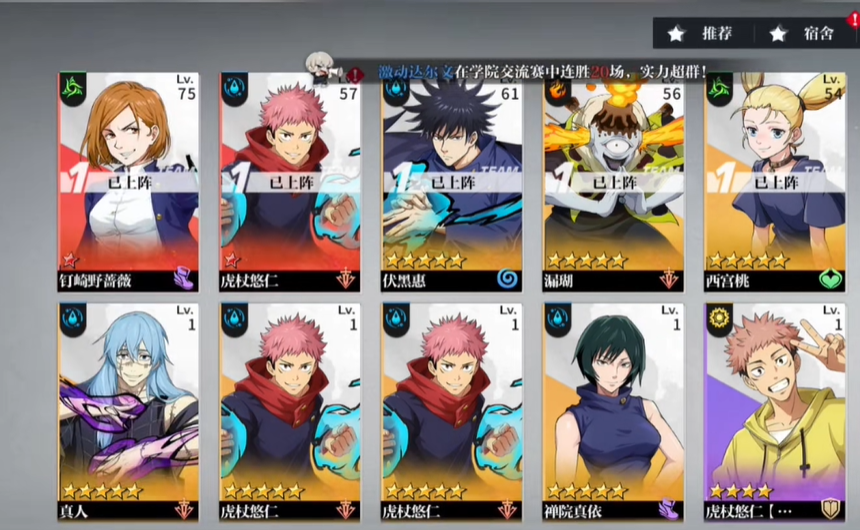Open the 漏瑚 character card
This screenshot has width=860, height=530.
tap(614, 180)
